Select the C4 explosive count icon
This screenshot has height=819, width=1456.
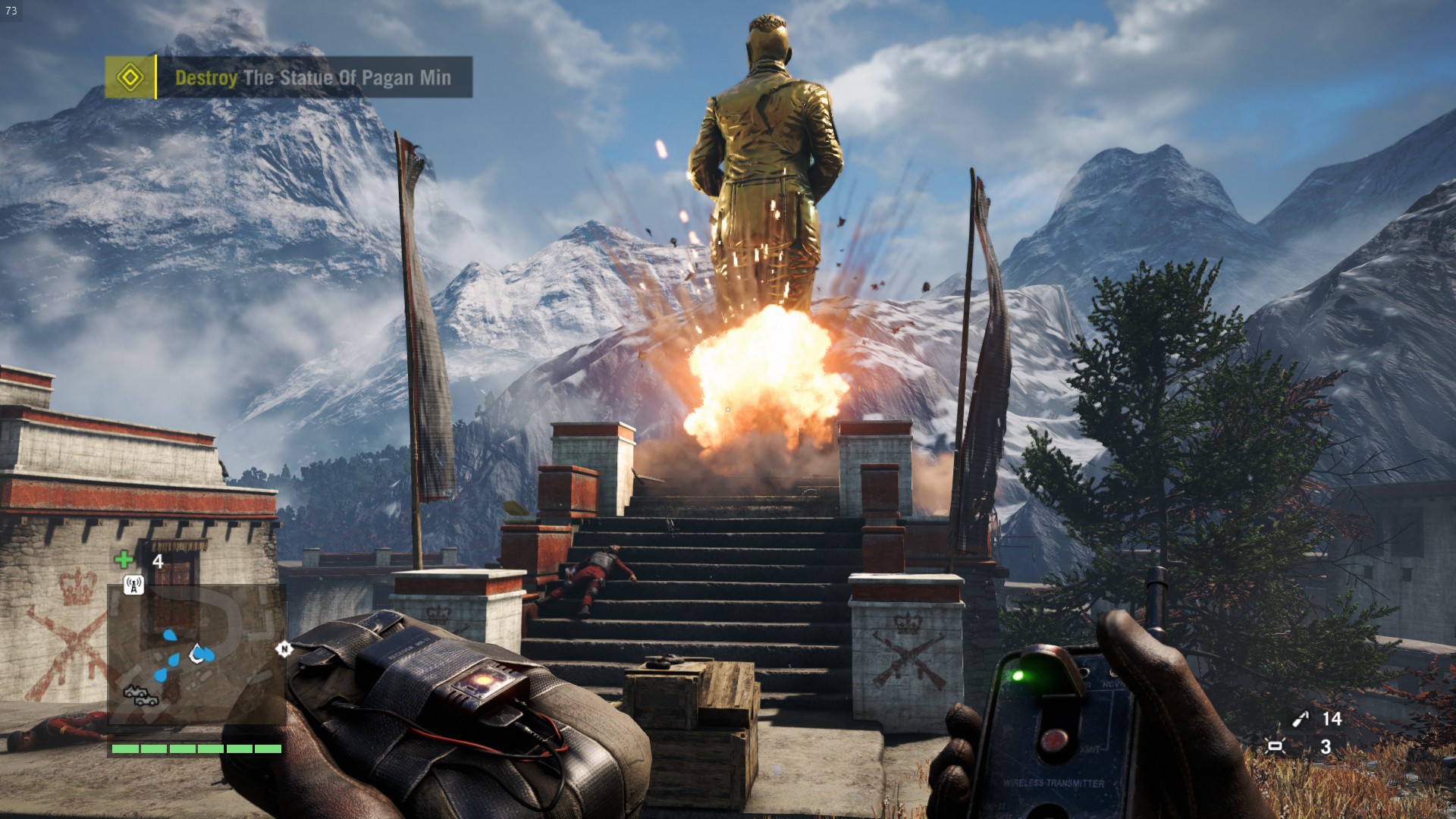click(x=1276, y=746)
